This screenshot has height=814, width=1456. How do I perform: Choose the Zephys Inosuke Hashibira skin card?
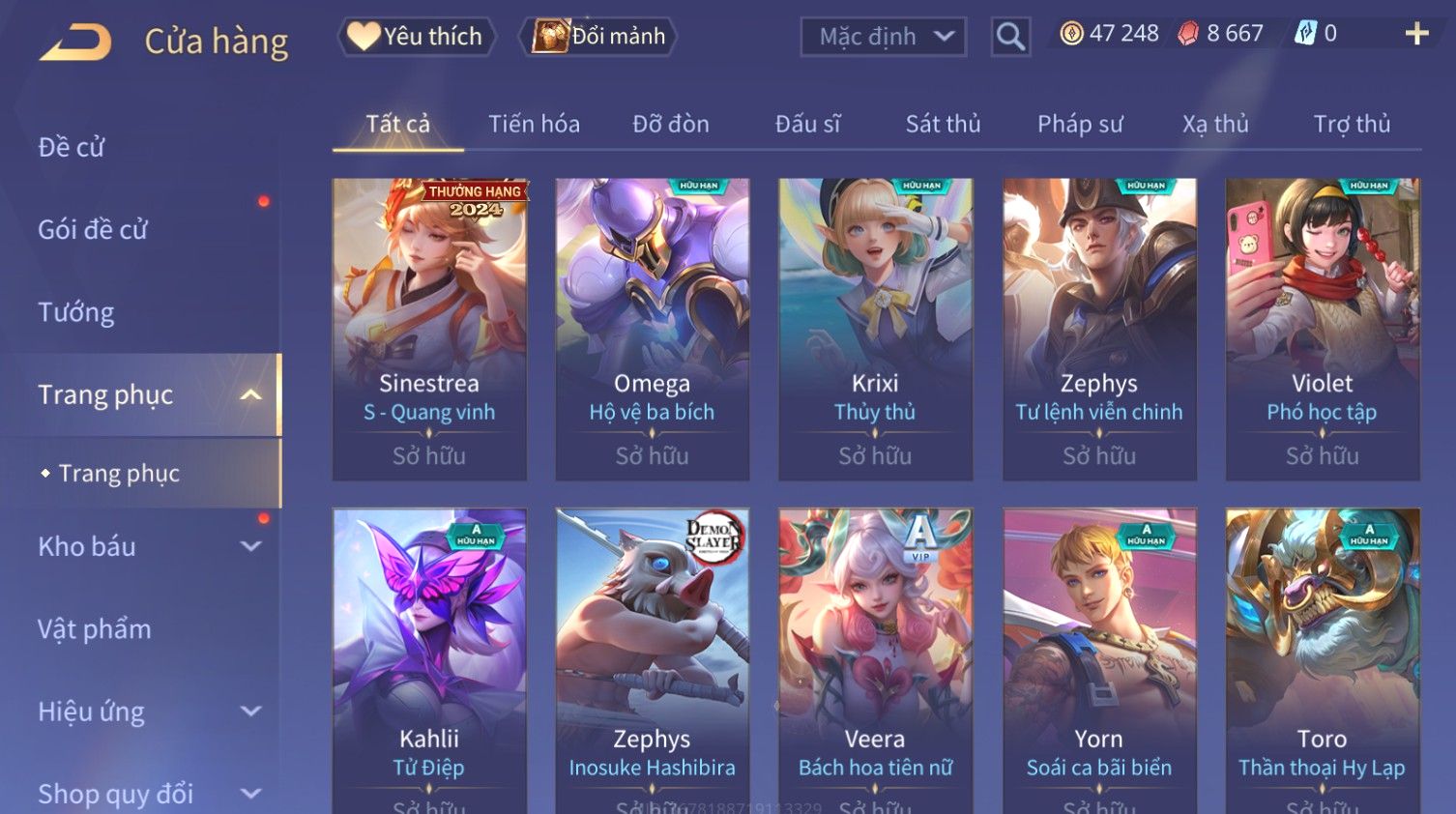coord(653,657)
